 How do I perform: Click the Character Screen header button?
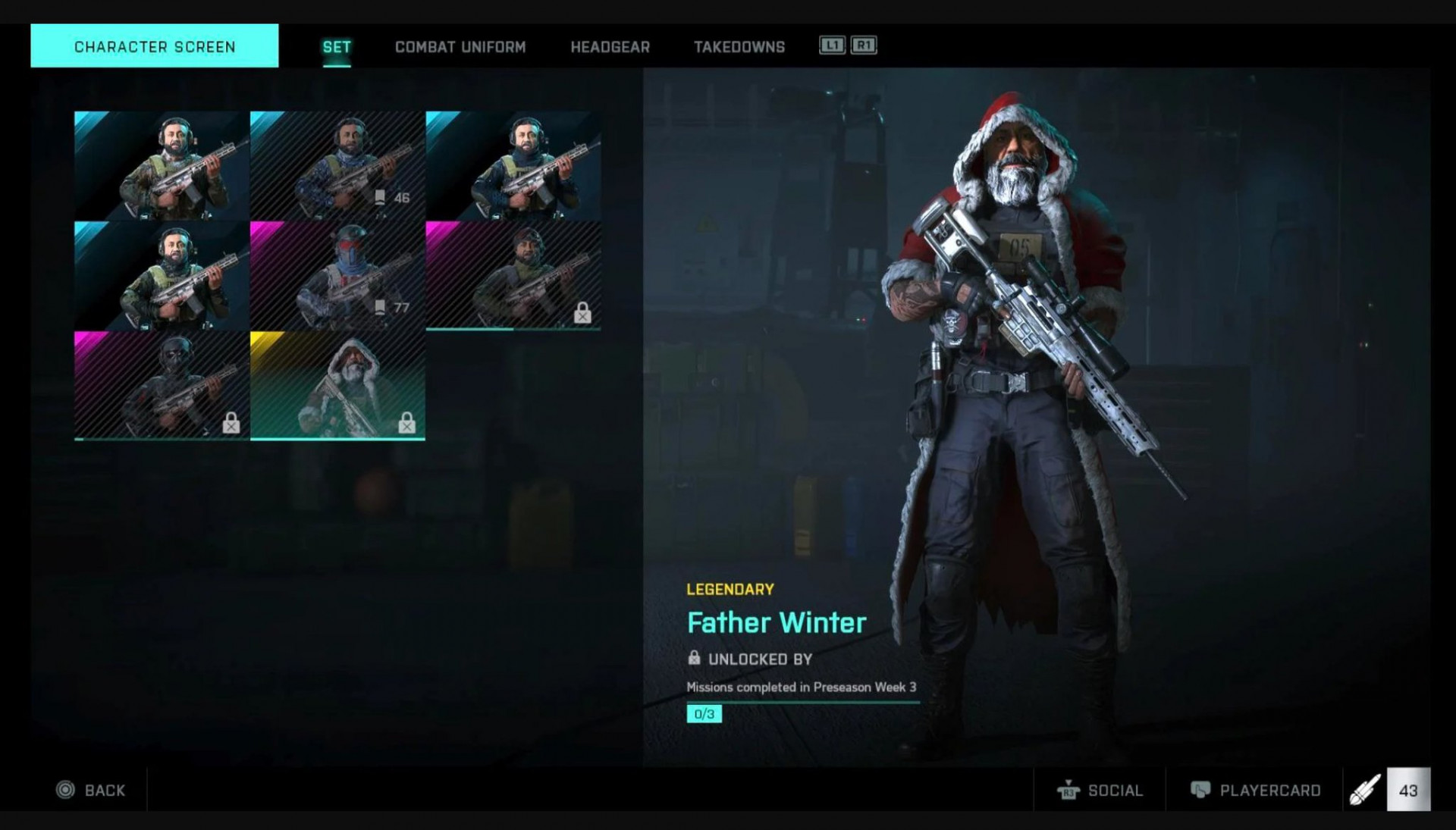tap(155, 46)
